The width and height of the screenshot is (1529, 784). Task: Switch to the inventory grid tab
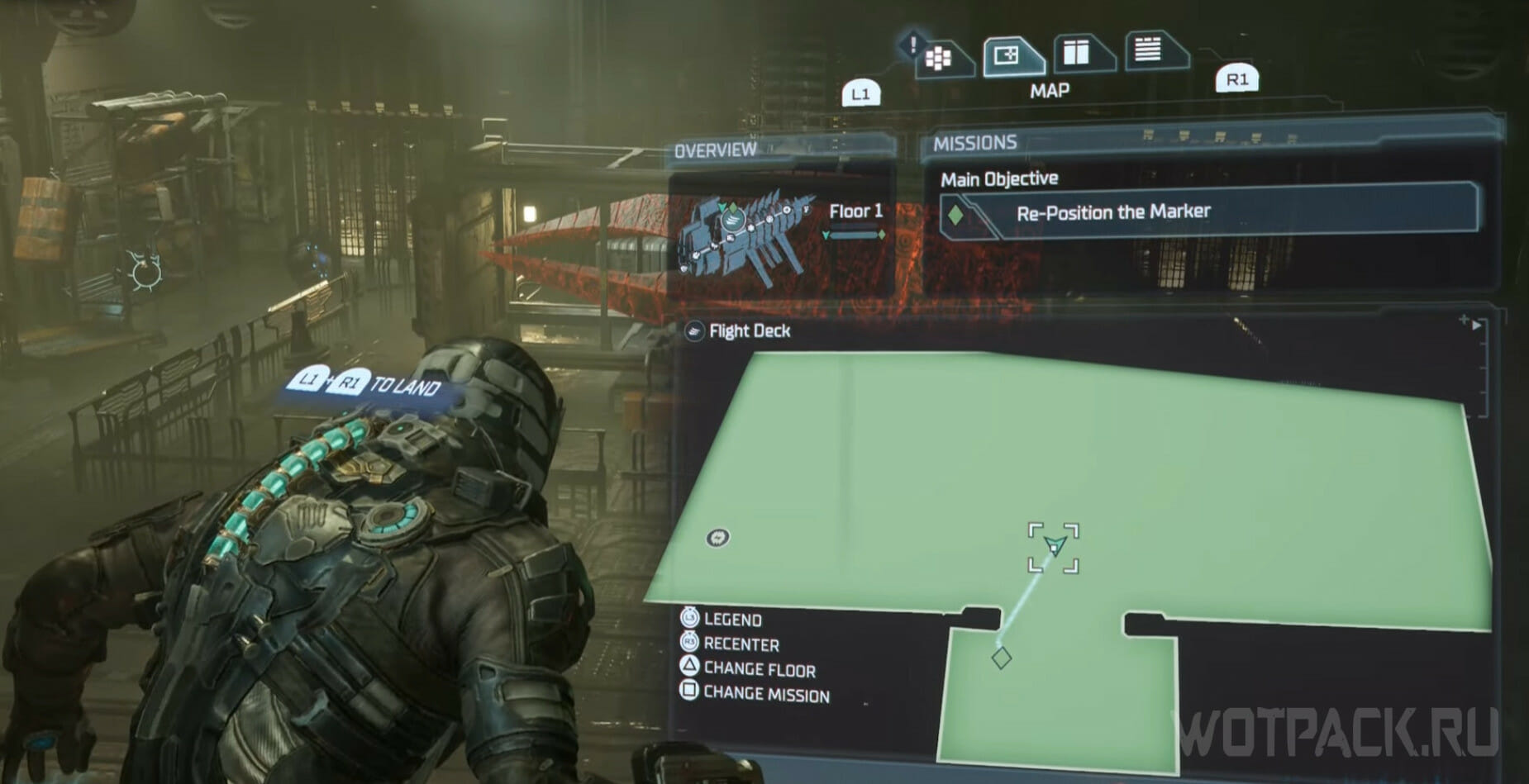[x=939, y=58]
